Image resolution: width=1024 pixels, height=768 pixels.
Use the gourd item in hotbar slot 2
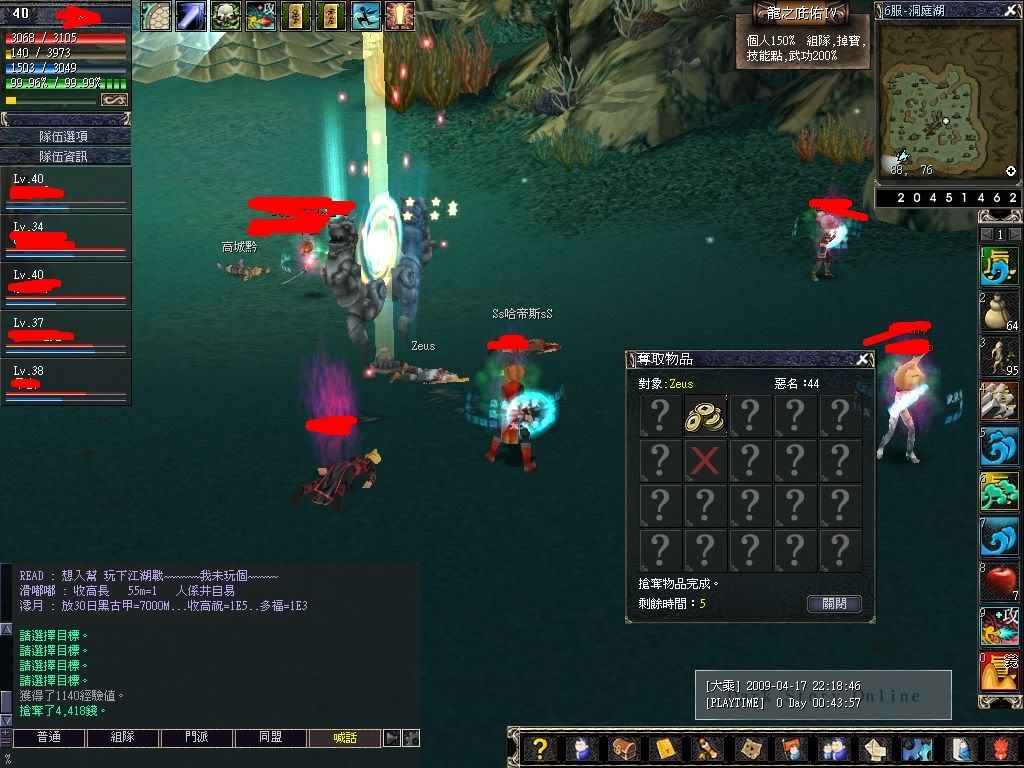click(x=999, y=312)
